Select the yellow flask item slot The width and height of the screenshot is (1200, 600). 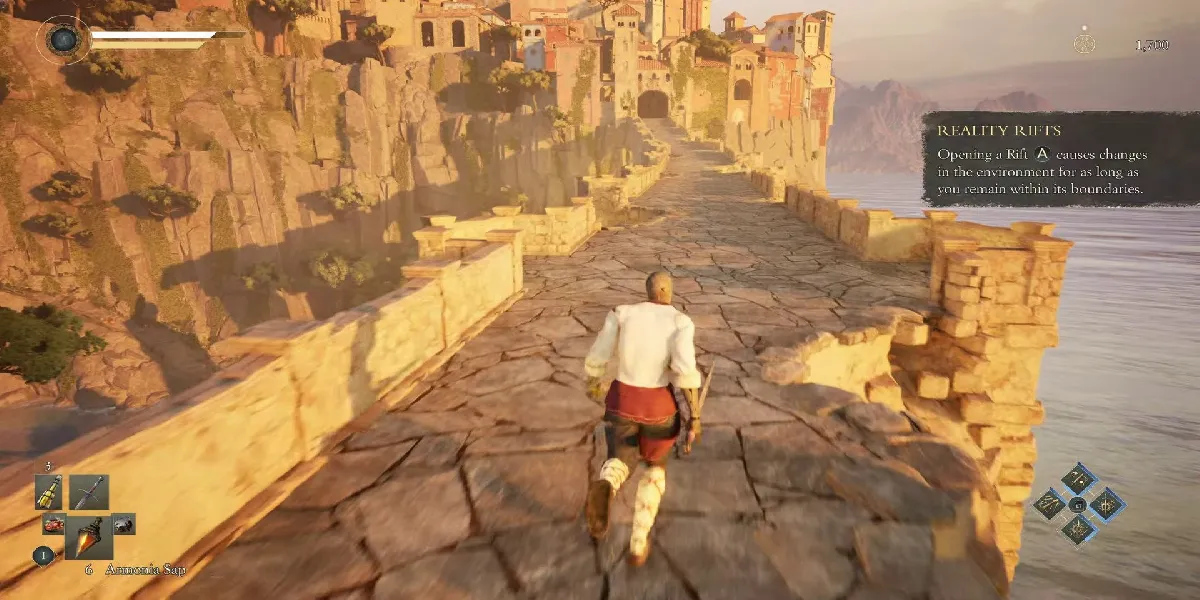pos(49,491)
